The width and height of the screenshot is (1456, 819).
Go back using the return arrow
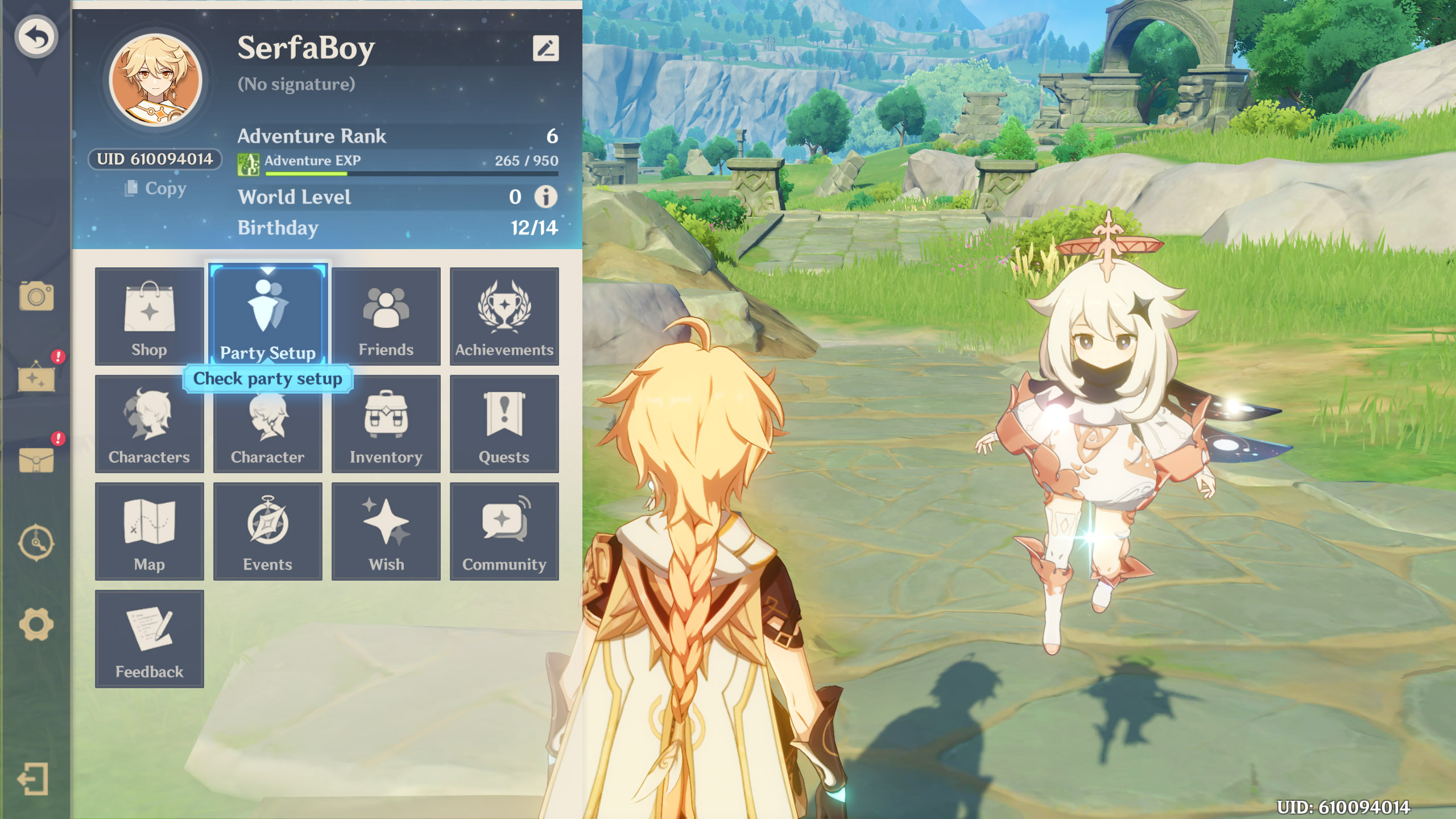[36, 38]
